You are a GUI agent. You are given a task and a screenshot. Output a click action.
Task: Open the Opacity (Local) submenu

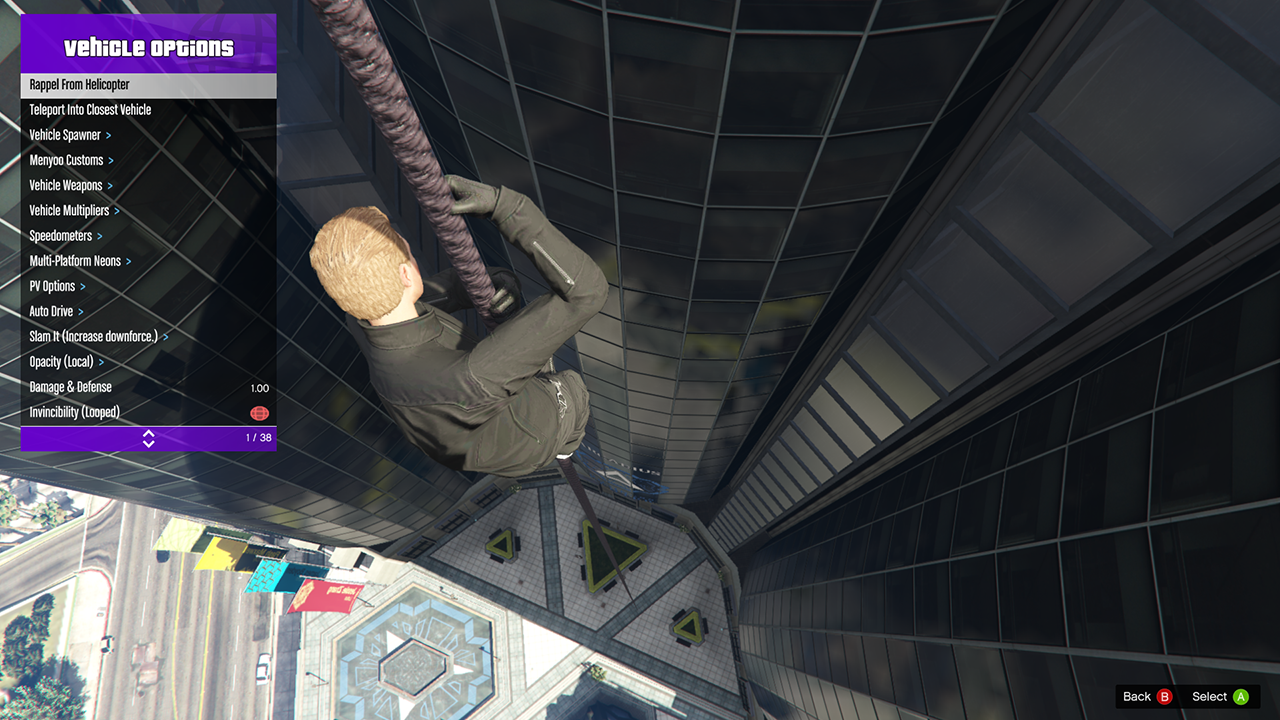click(148, 362)
